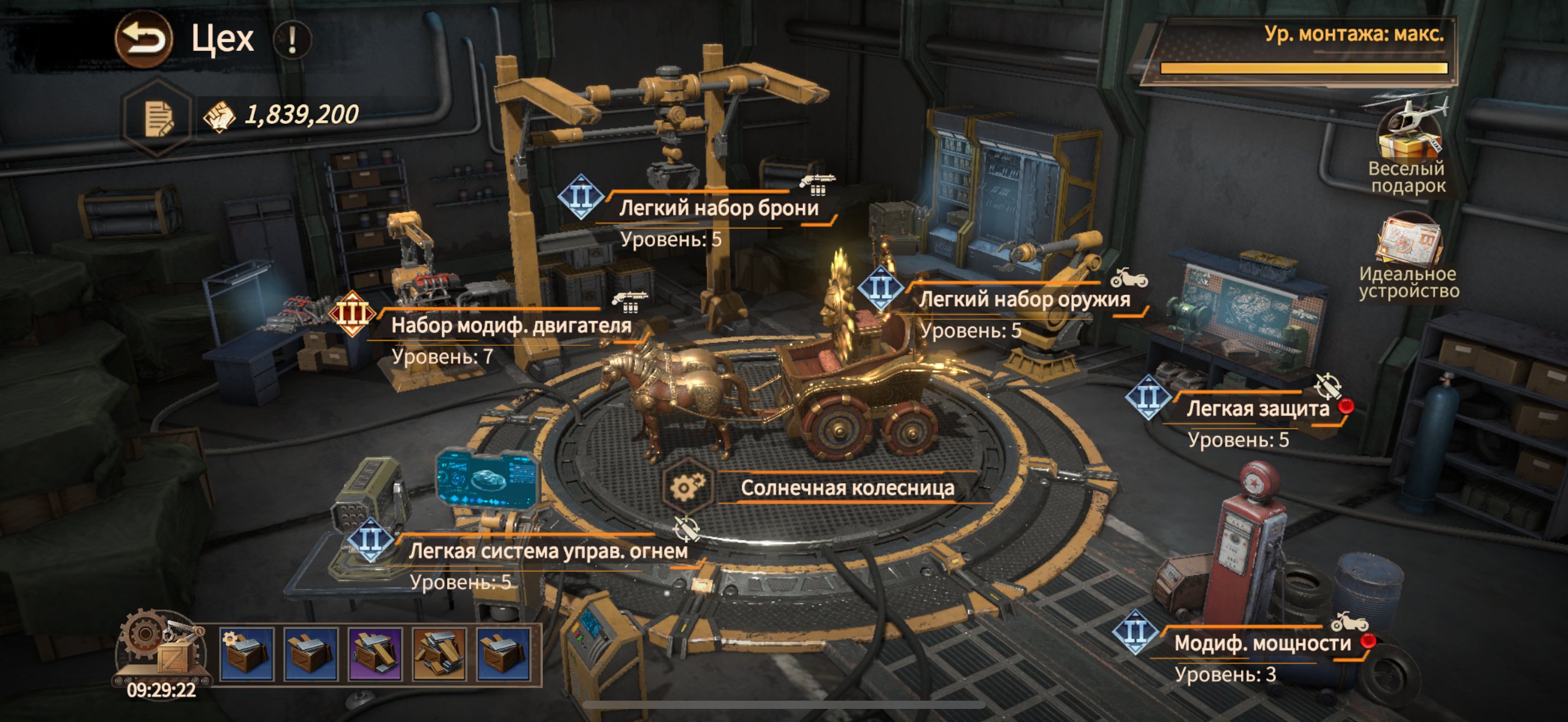Select the orange parts crate

click(440, 654)
